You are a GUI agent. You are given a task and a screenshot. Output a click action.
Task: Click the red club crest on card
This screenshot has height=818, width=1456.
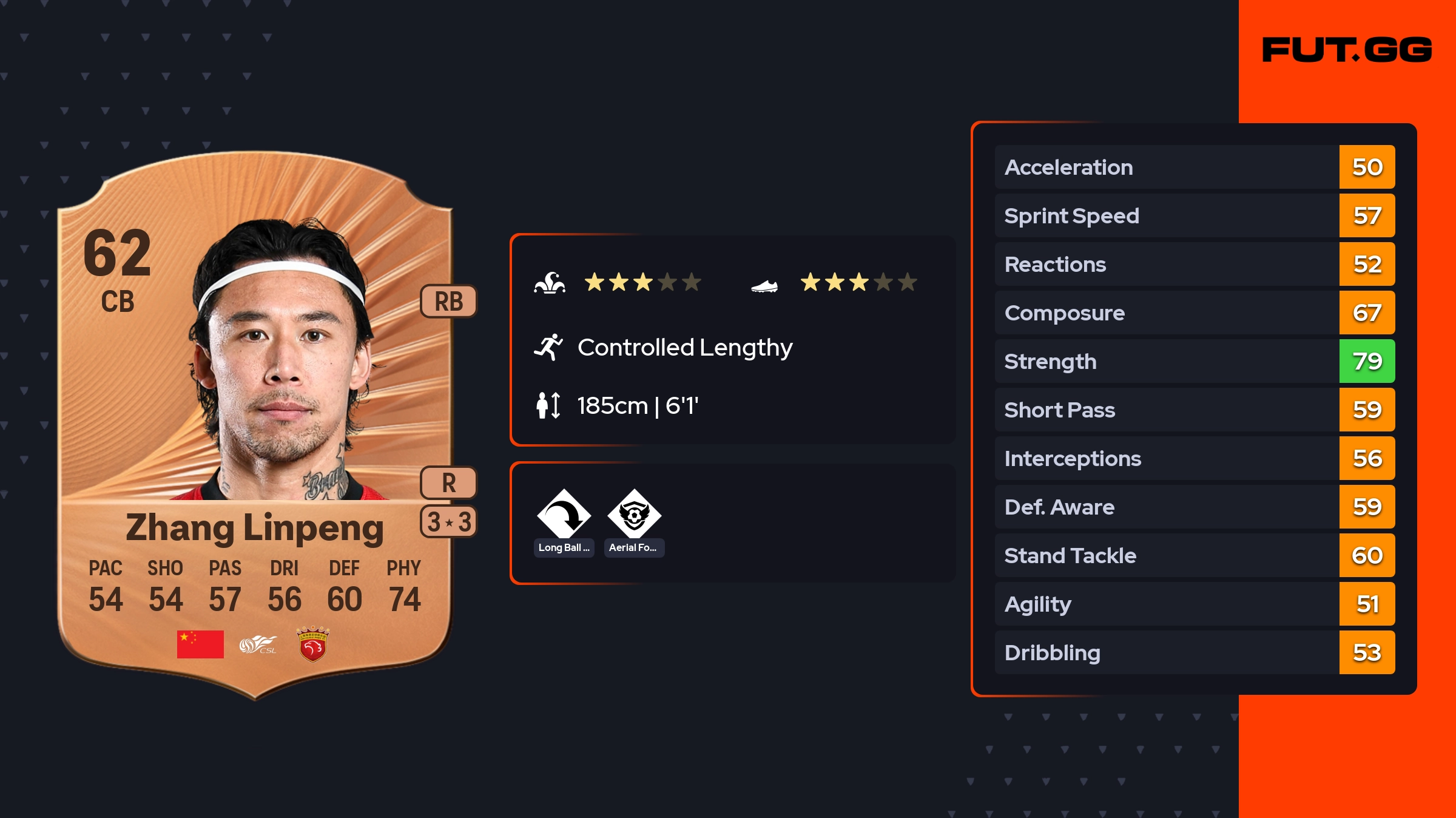pyautogui.click(x=312, y=644)
